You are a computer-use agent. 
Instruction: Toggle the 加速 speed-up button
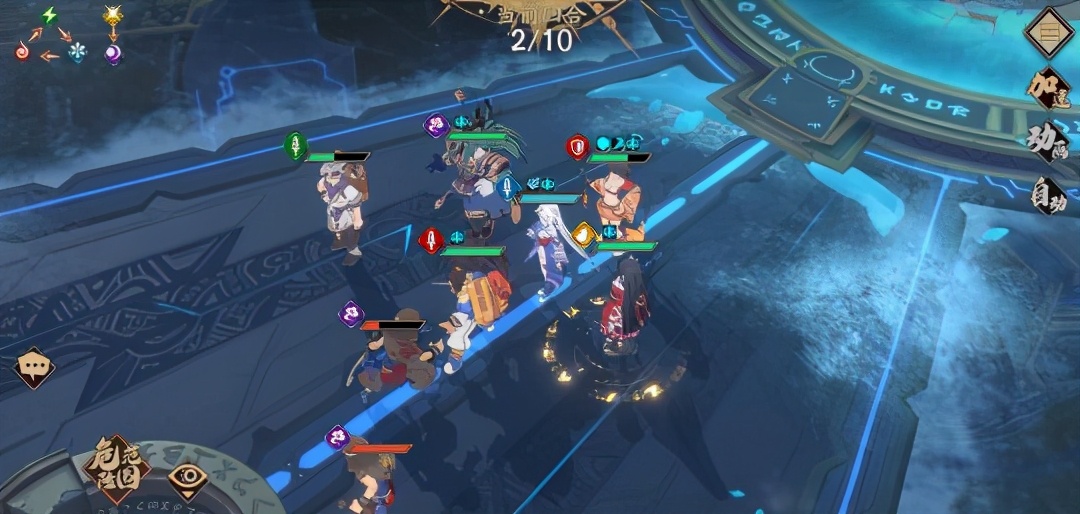pyautogui.click(x=1049, y=87)
